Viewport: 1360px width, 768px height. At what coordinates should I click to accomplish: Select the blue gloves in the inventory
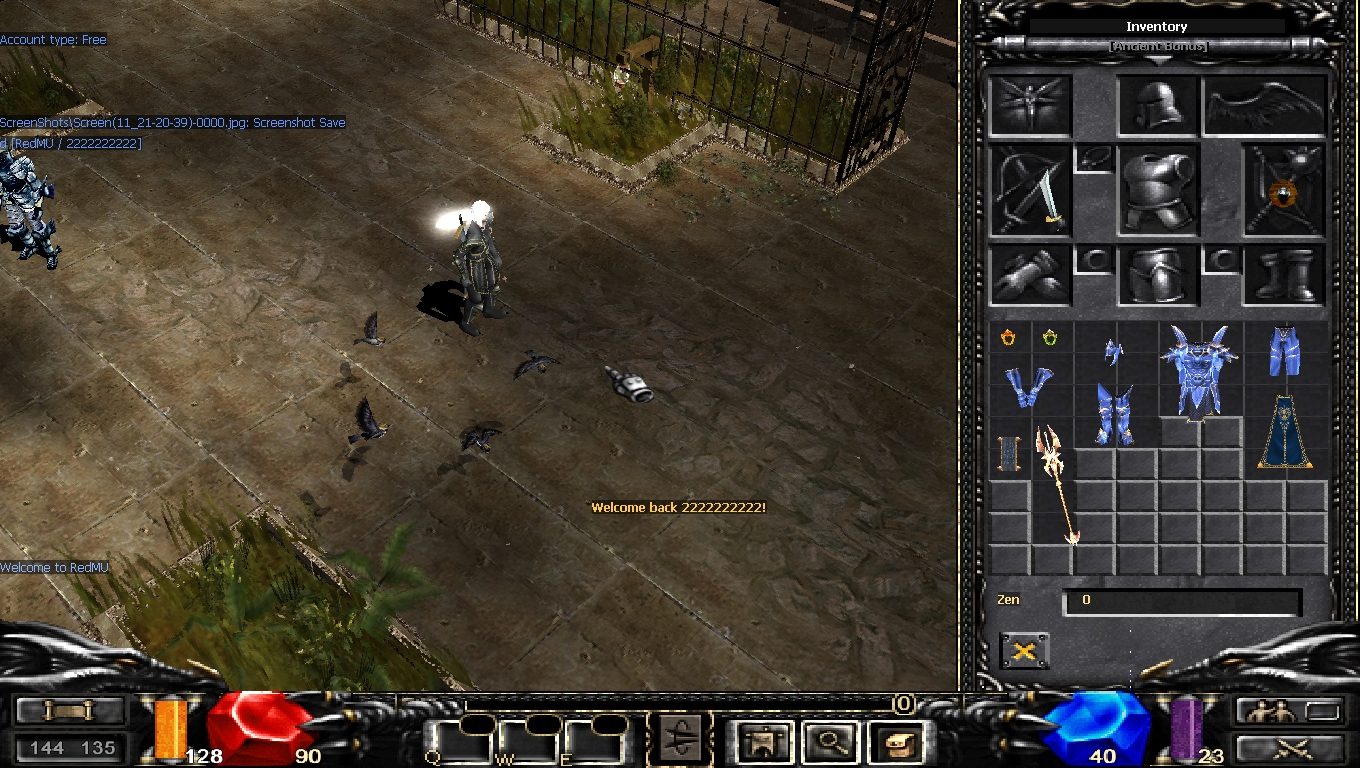pyautogui.click(x=1028, y=387)
